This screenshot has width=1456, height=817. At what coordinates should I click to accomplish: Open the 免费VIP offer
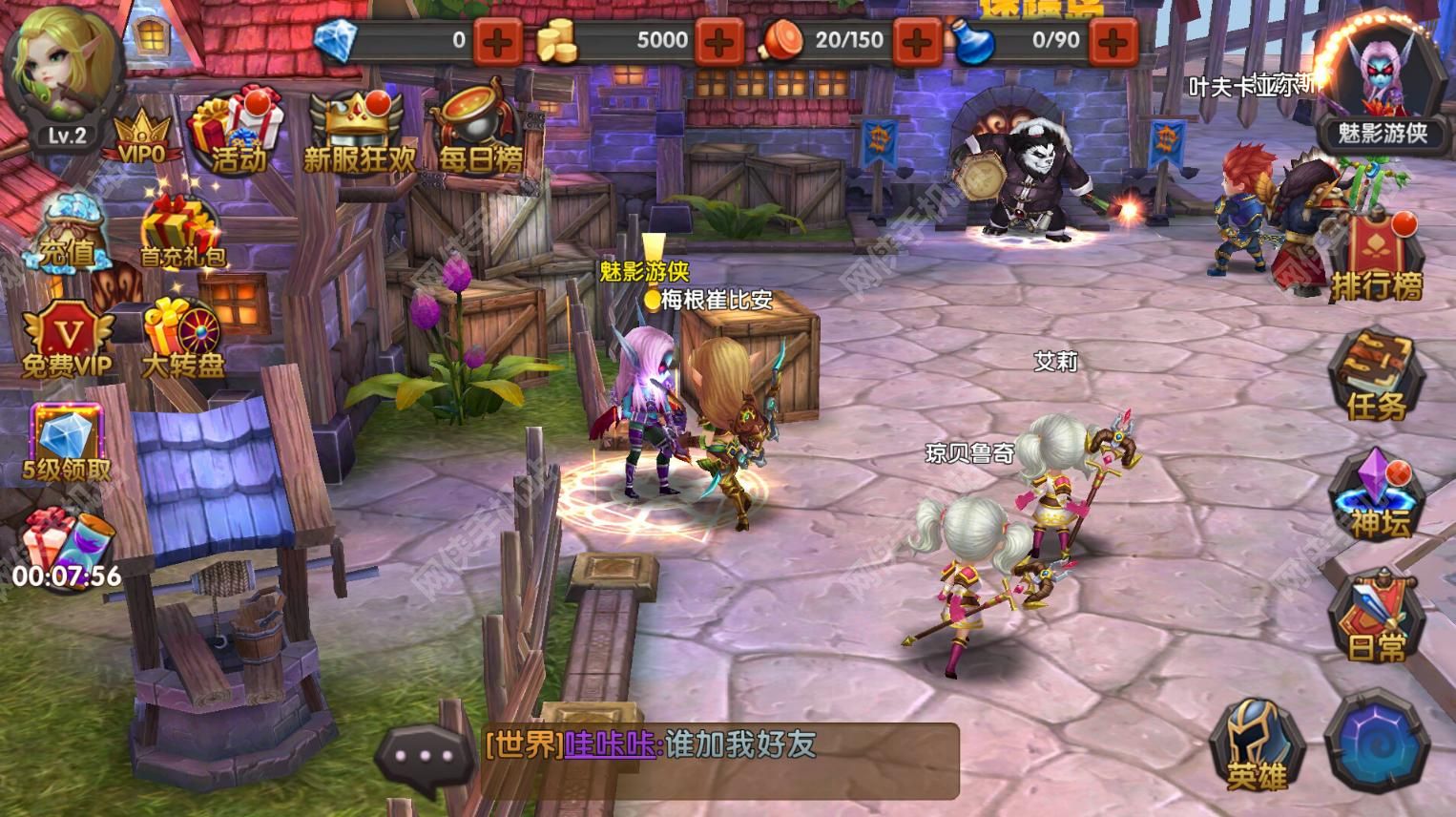(x=67, y=339)
